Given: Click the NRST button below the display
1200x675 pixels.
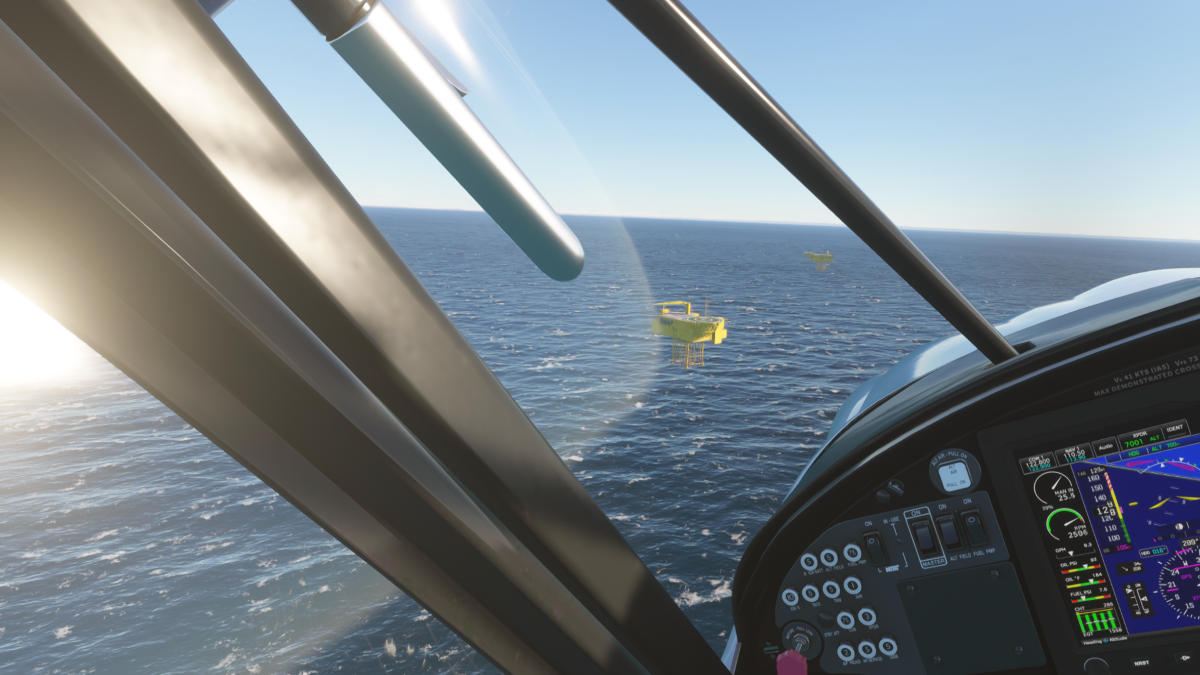Looking at the screenshot, I should [x=1141, y=662].
